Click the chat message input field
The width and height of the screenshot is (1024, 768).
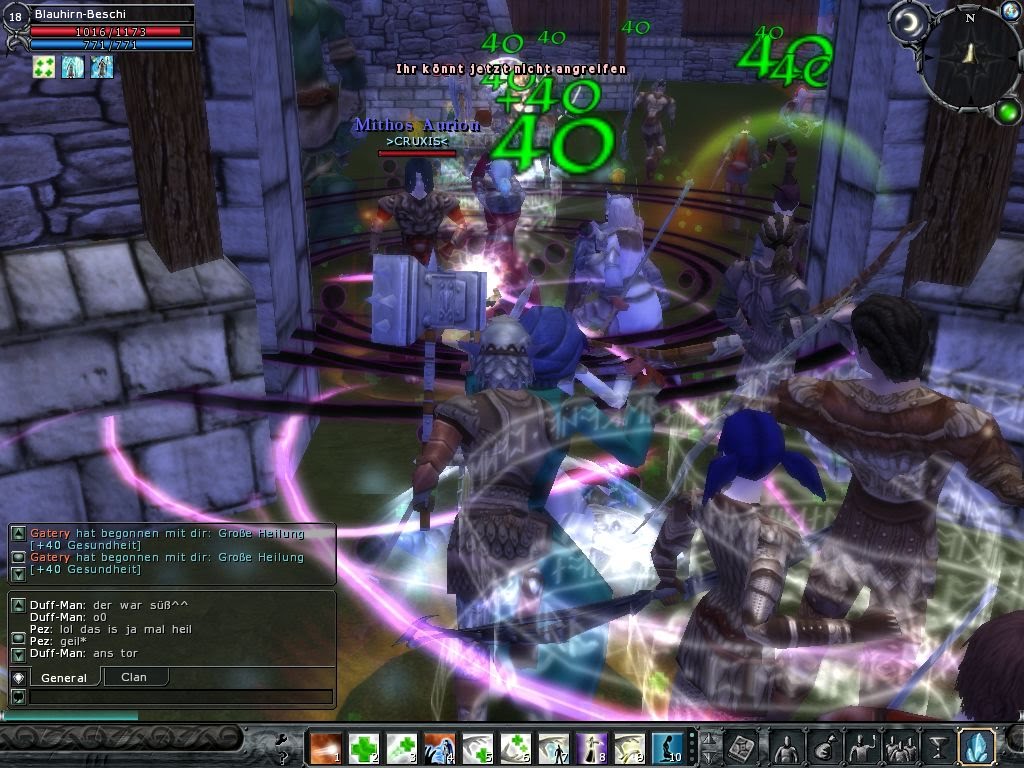tap(180, 696)
